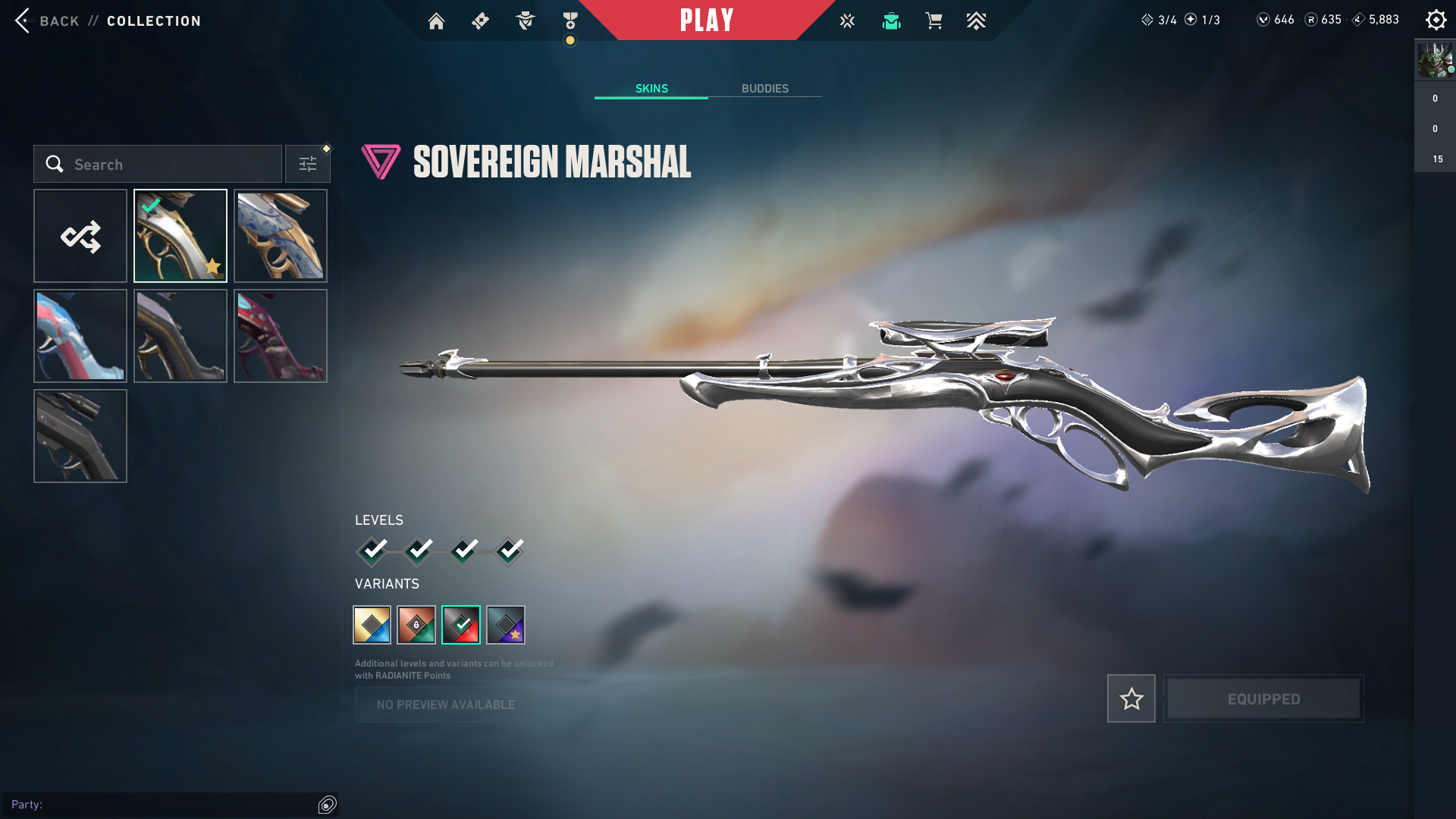Select the pink and blue Marshal skin
The image size is (1456, 819).
[80, 336]
